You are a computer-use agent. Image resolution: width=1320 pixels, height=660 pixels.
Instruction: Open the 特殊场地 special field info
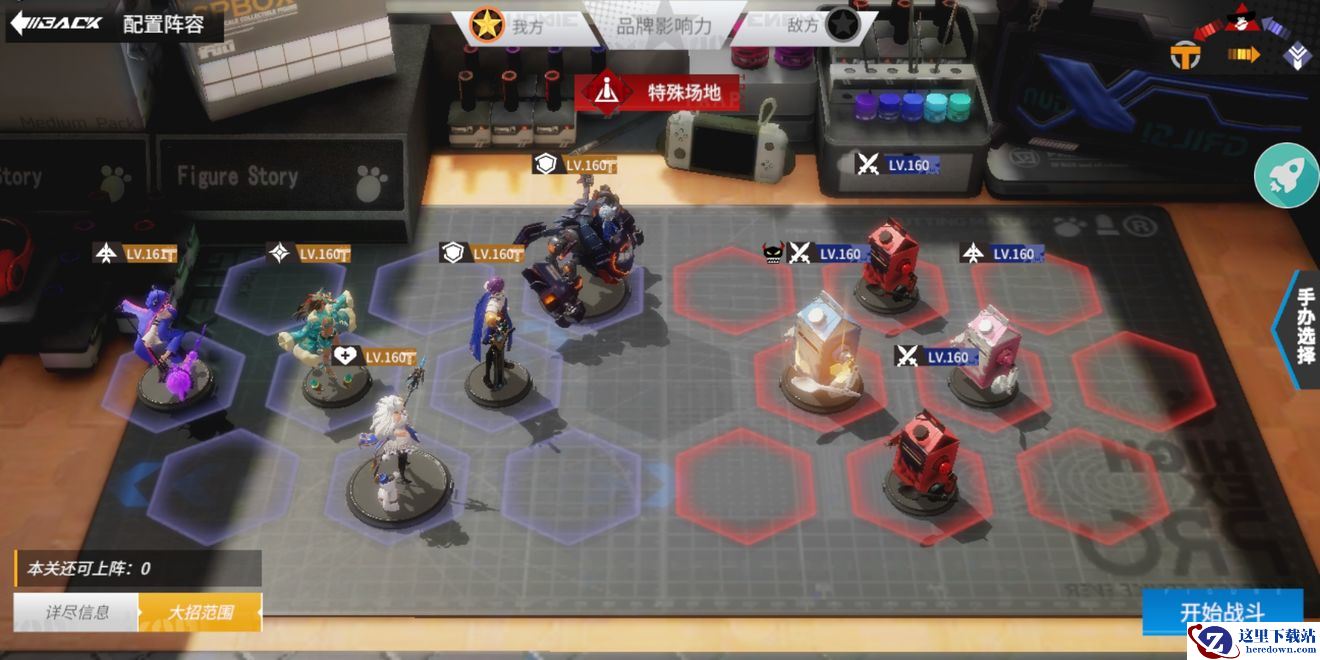coord(663,92)
